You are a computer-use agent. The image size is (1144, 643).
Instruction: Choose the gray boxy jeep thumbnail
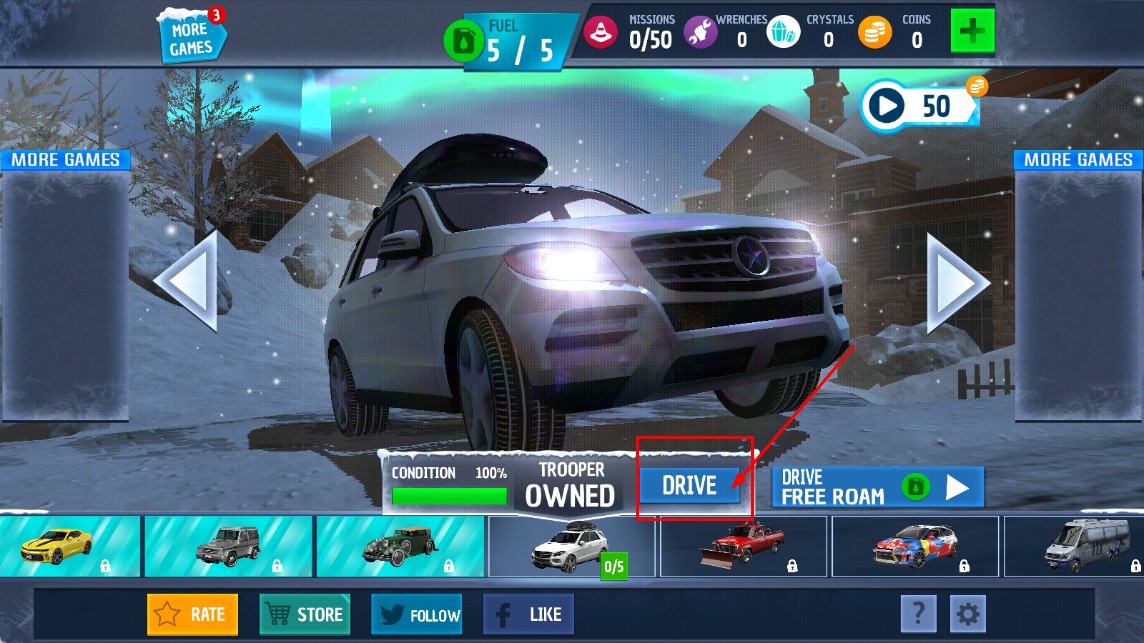[x=228, y=546]
